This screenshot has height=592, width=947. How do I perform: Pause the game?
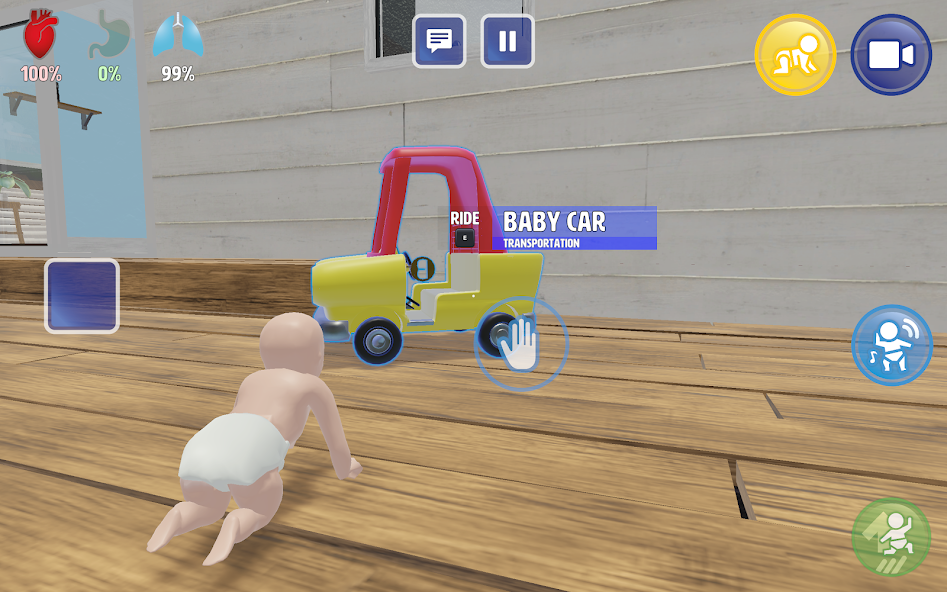point(507,41)
